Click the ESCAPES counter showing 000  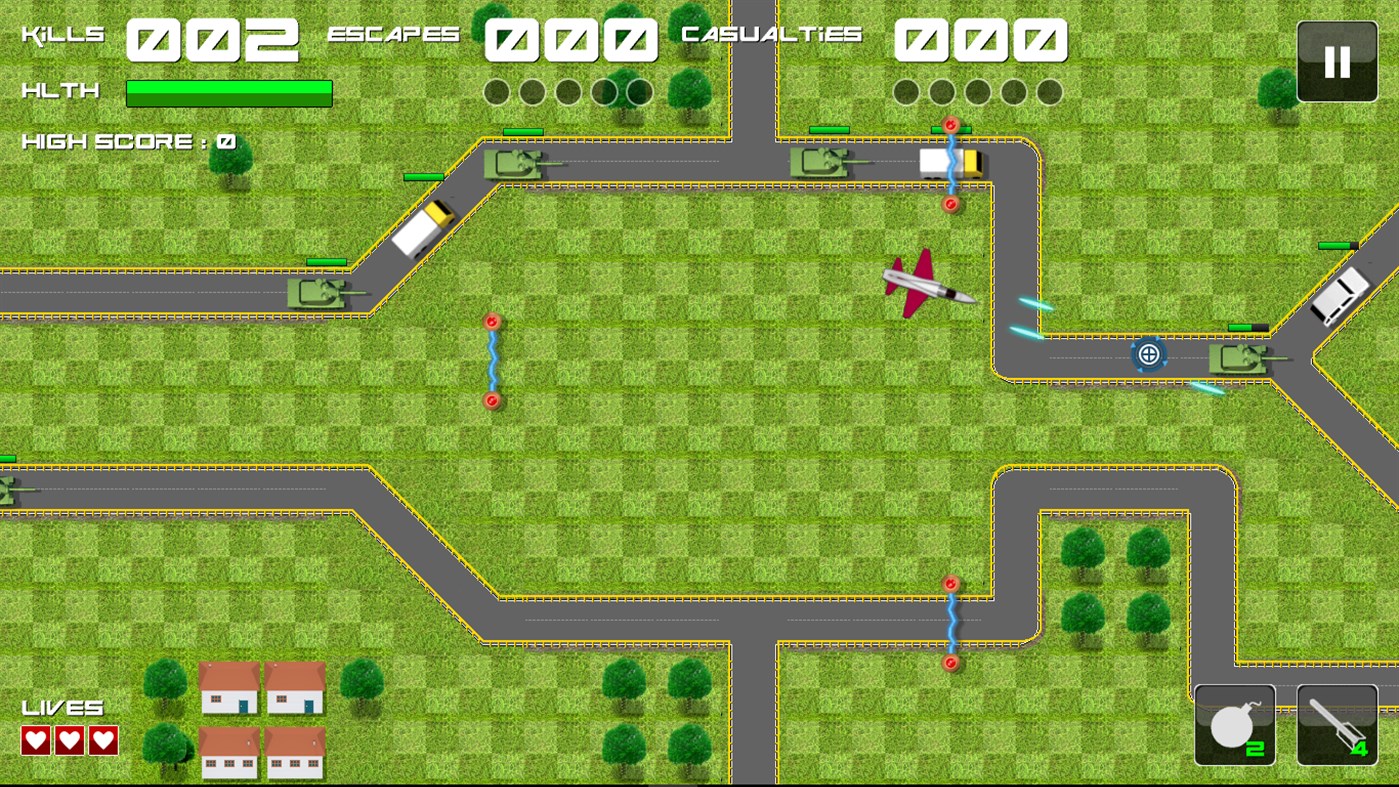tap(569, 39)
